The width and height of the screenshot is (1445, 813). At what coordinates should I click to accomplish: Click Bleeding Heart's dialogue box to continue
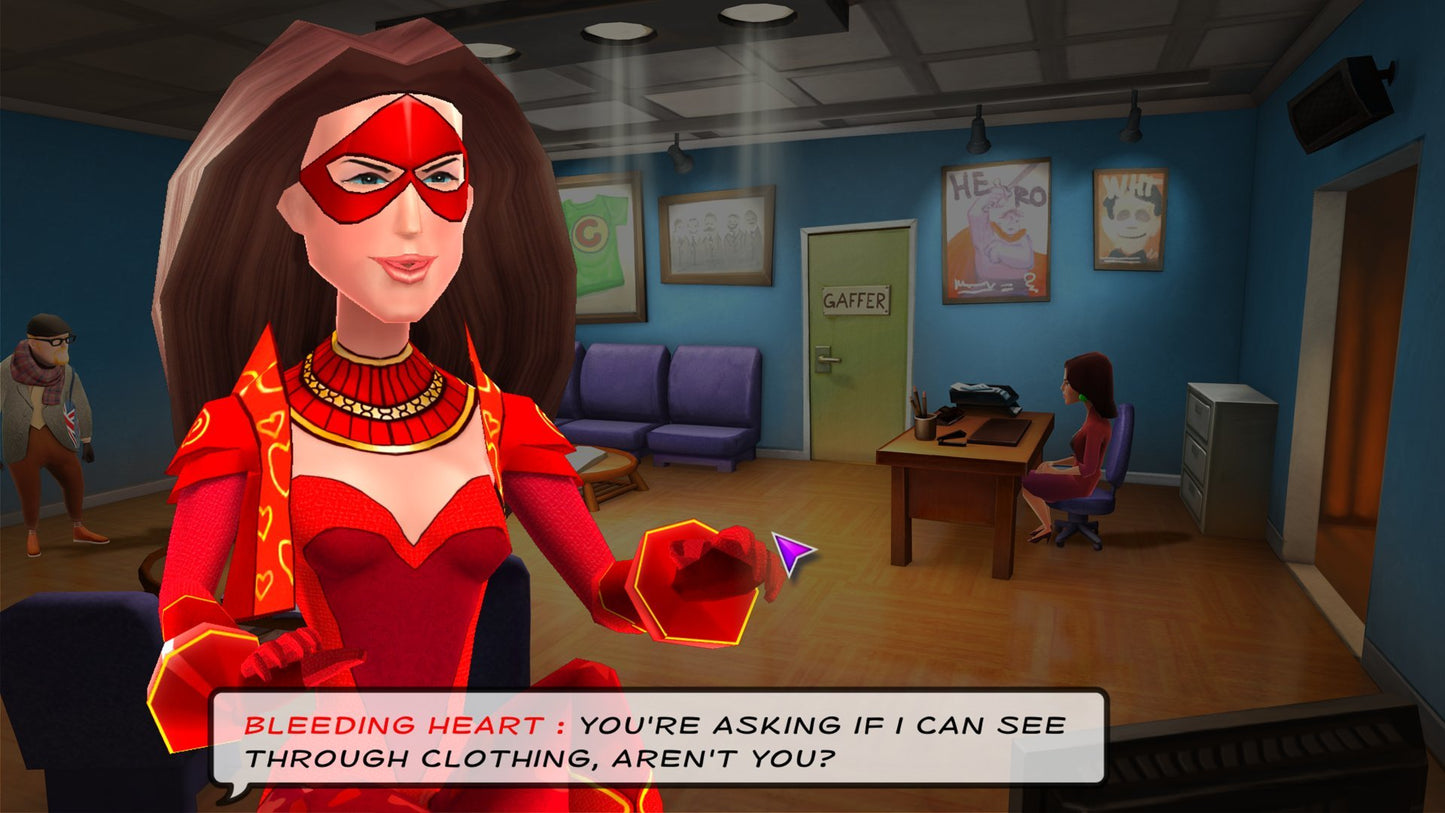(658, 738)
